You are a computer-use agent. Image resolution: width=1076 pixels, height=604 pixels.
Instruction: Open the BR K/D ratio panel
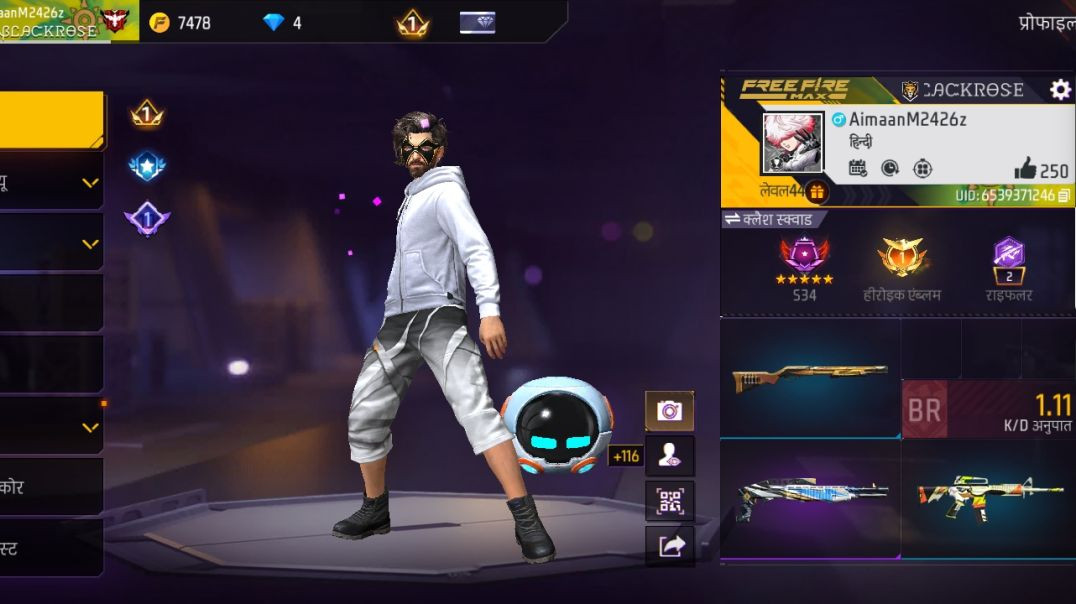(987, 409)
